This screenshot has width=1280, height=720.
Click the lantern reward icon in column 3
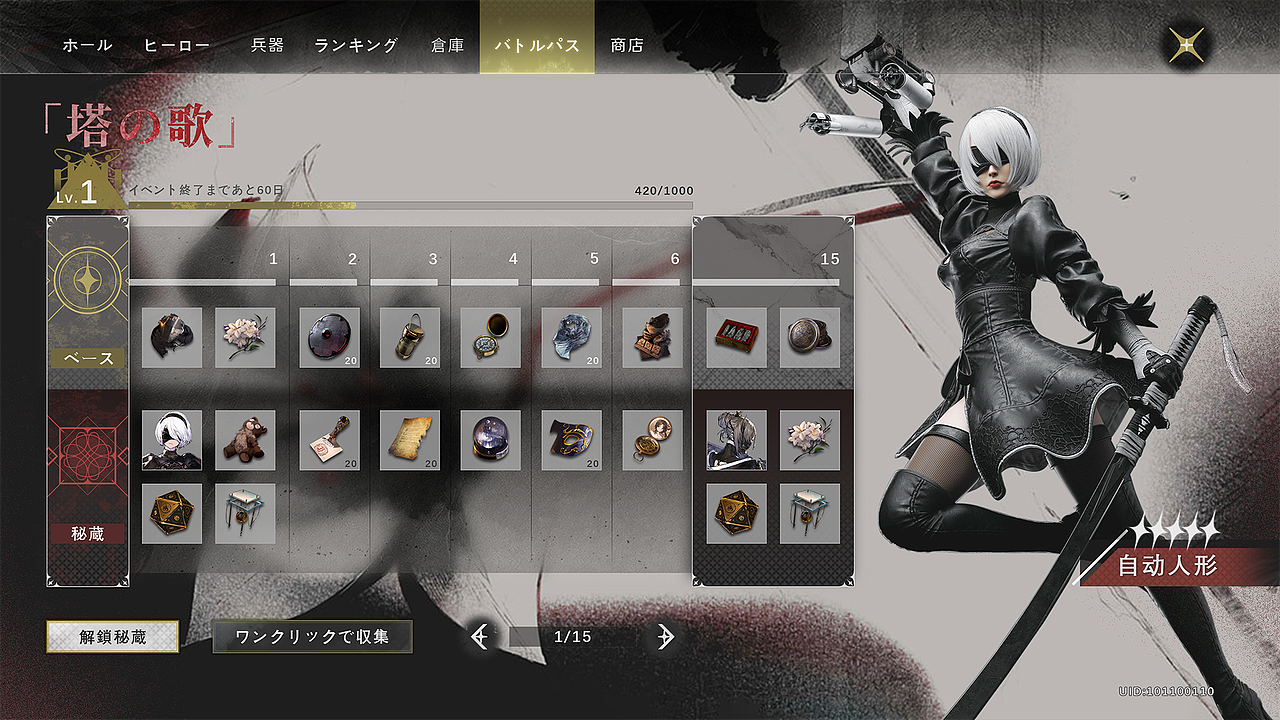(x=408, y=337)
